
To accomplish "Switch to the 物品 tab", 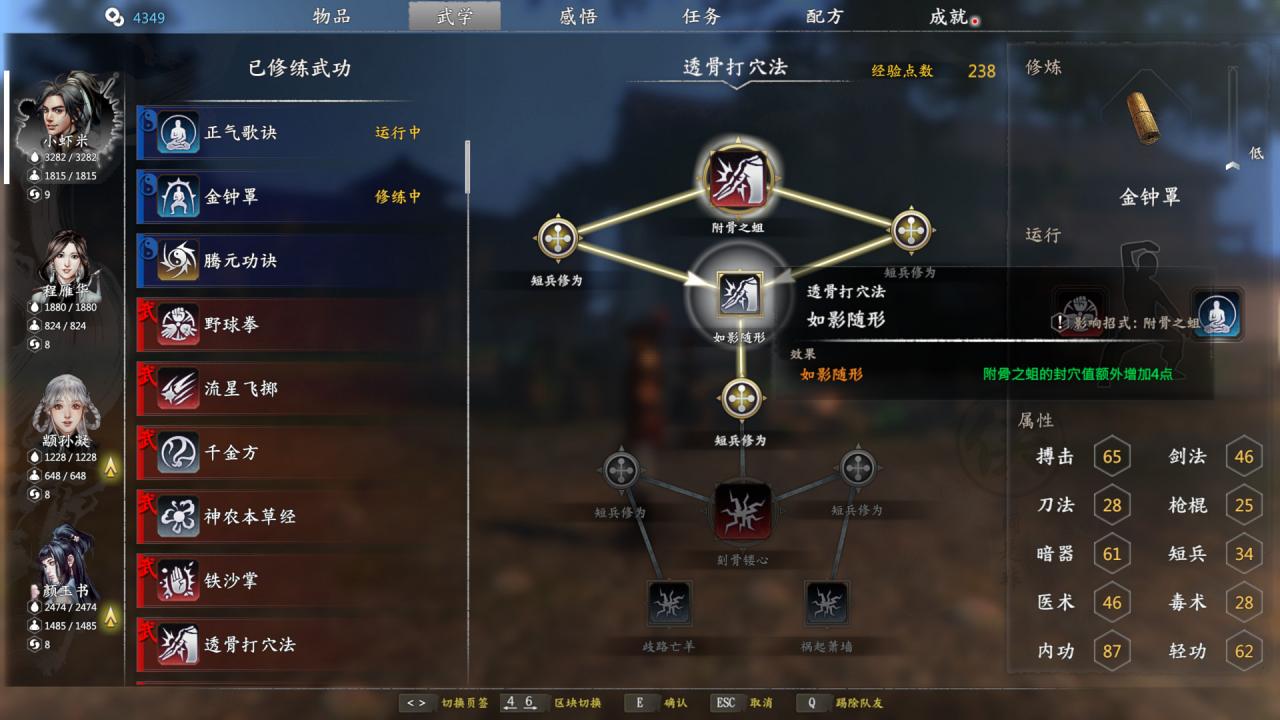I will (x=331, y=16).
